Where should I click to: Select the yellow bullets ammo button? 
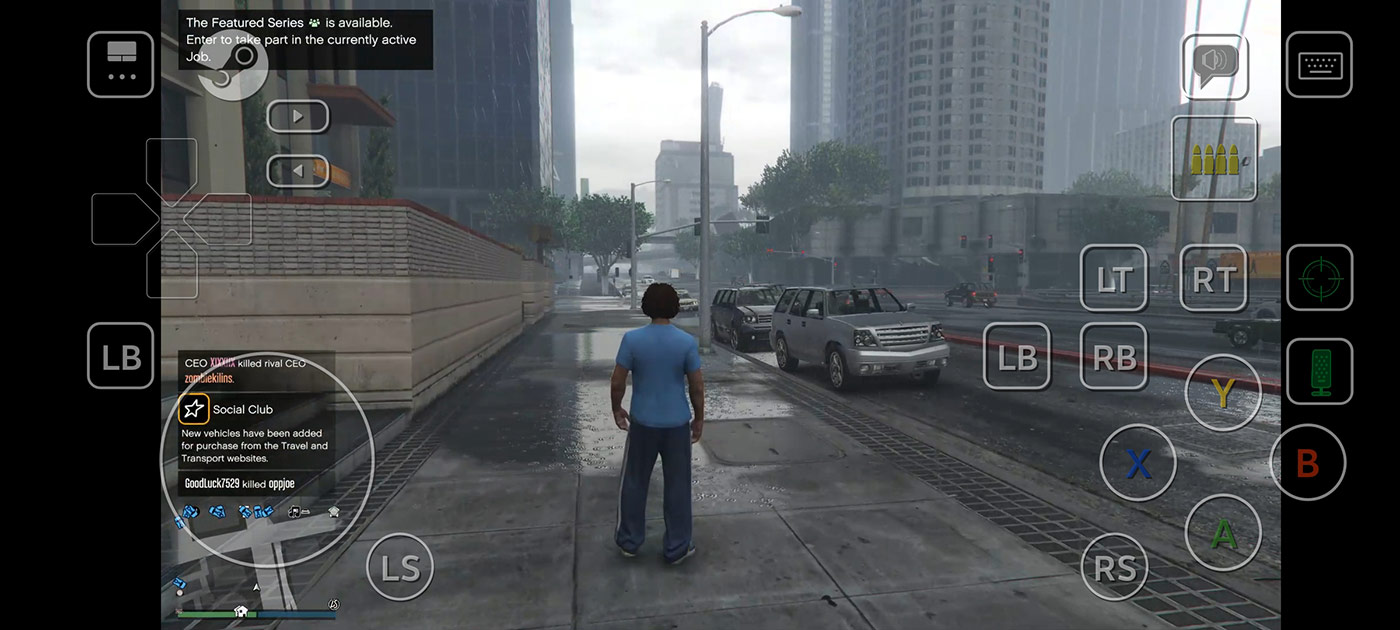[1214, 159]
